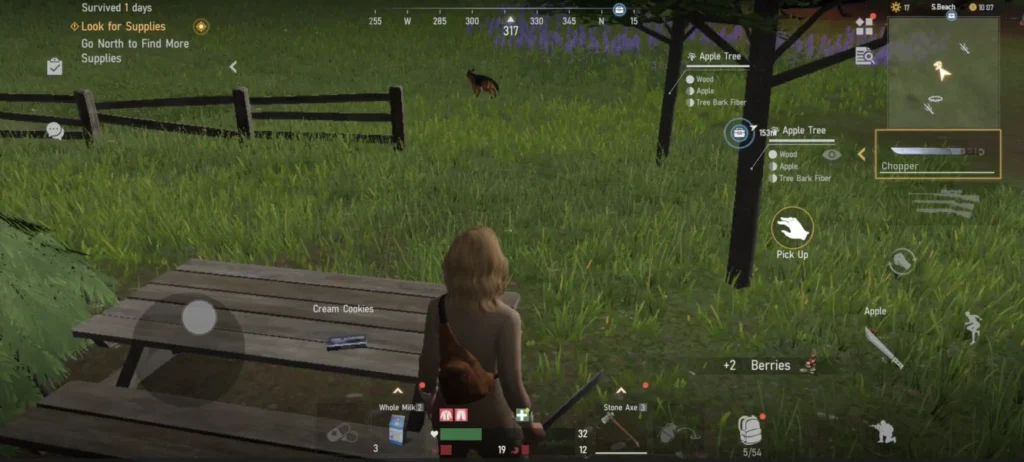The image size is (1024, 462).
Task: Select the Stone Axe quick slot
Action: coord(624,429)
